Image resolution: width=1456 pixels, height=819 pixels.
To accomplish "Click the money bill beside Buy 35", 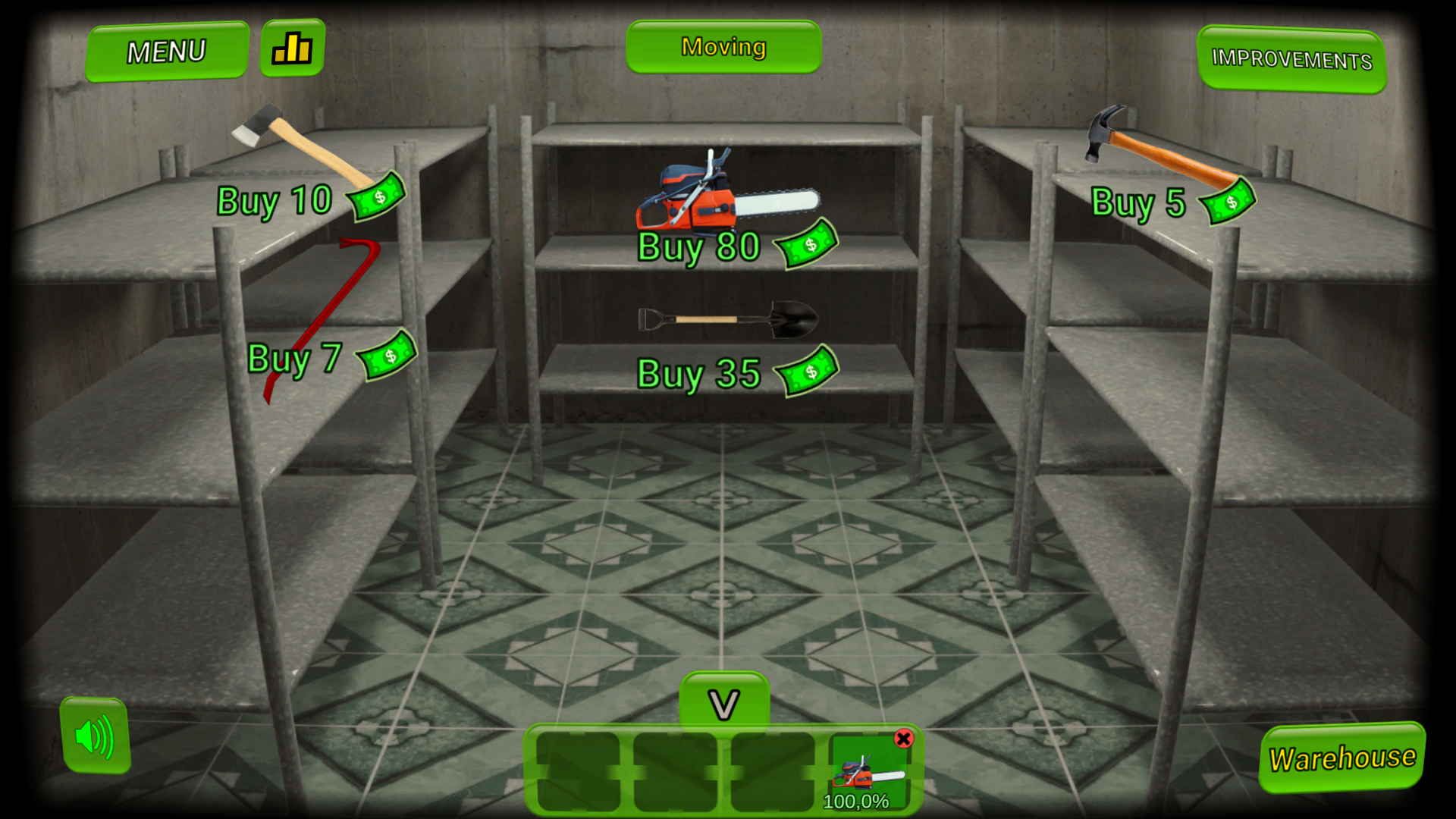I will tap(807, 370).
